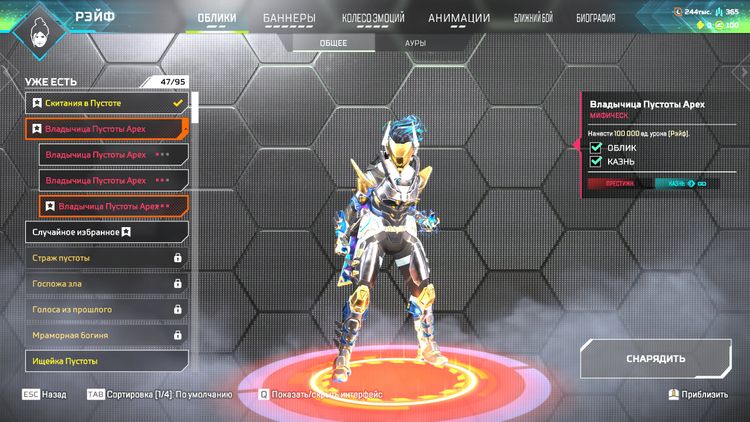Go to the АНИМАЦИИ tab
The image size is (750, 422).
(459, 18)
